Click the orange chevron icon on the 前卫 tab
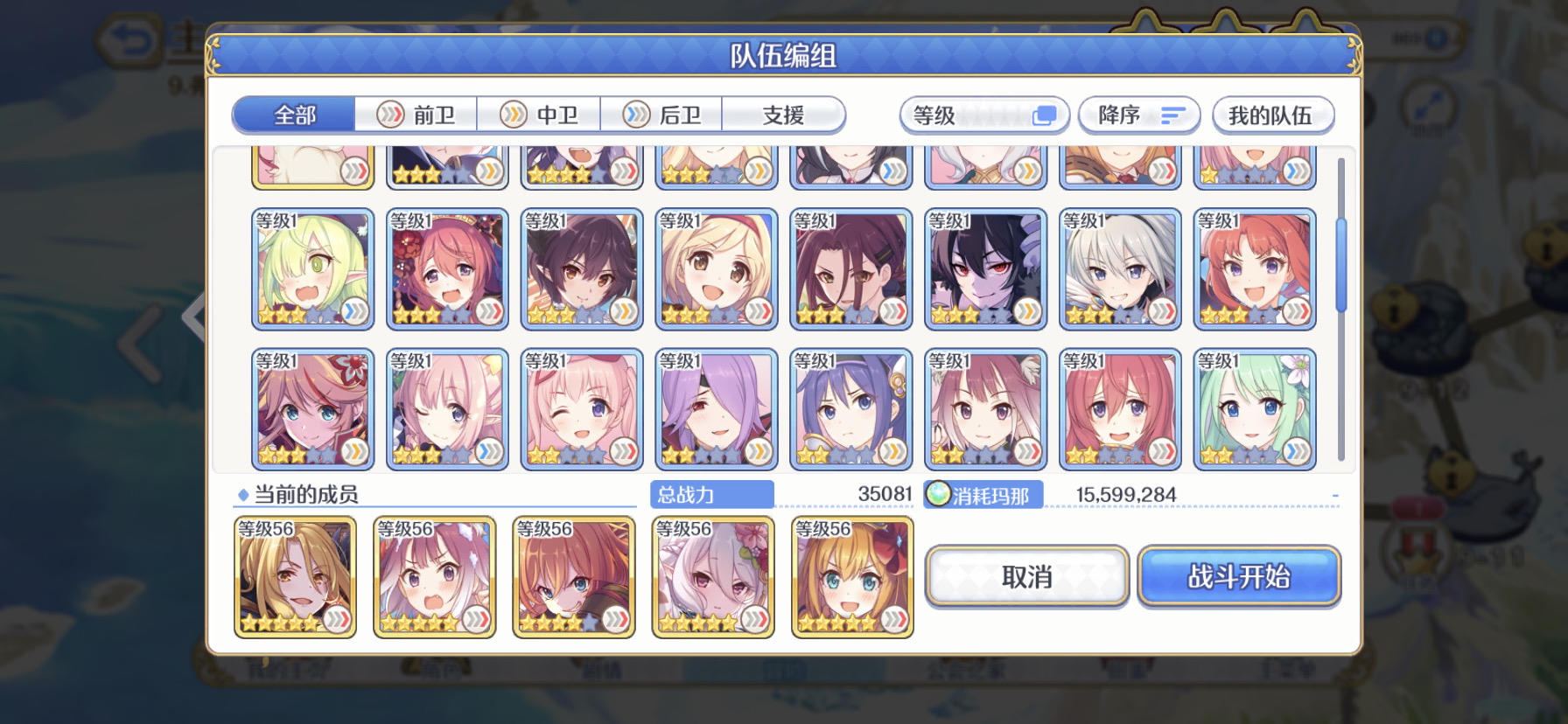This screenshot has height=724, width=1568. point(388,115)
